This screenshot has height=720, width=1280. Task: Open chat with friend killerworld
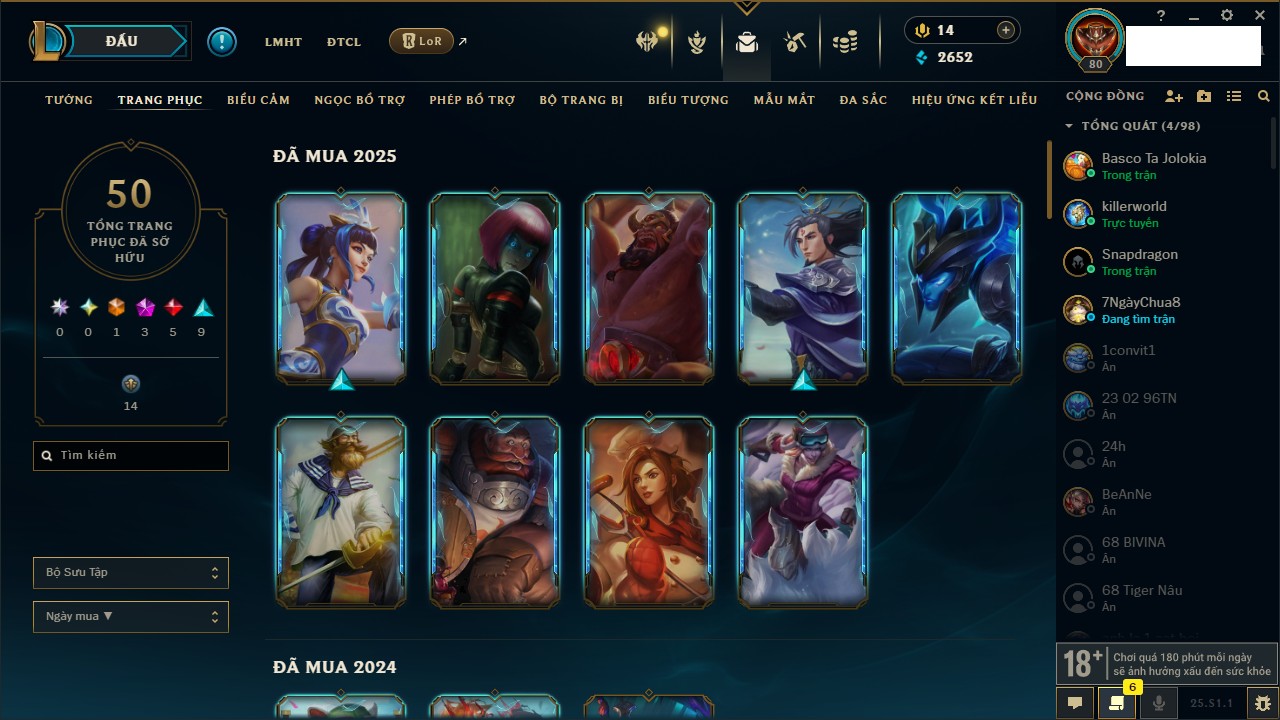click(x=1134, y=214)
